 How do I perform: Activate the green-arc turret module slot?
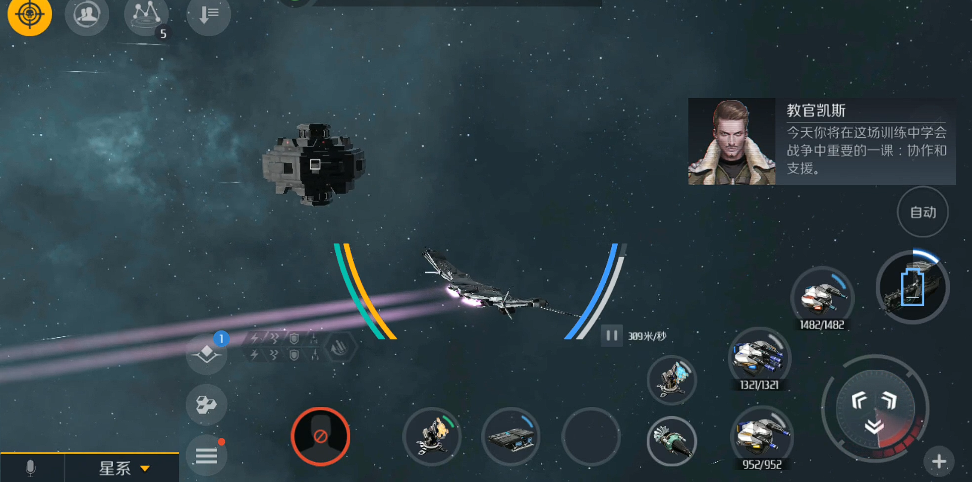click(x=432, y=437)
